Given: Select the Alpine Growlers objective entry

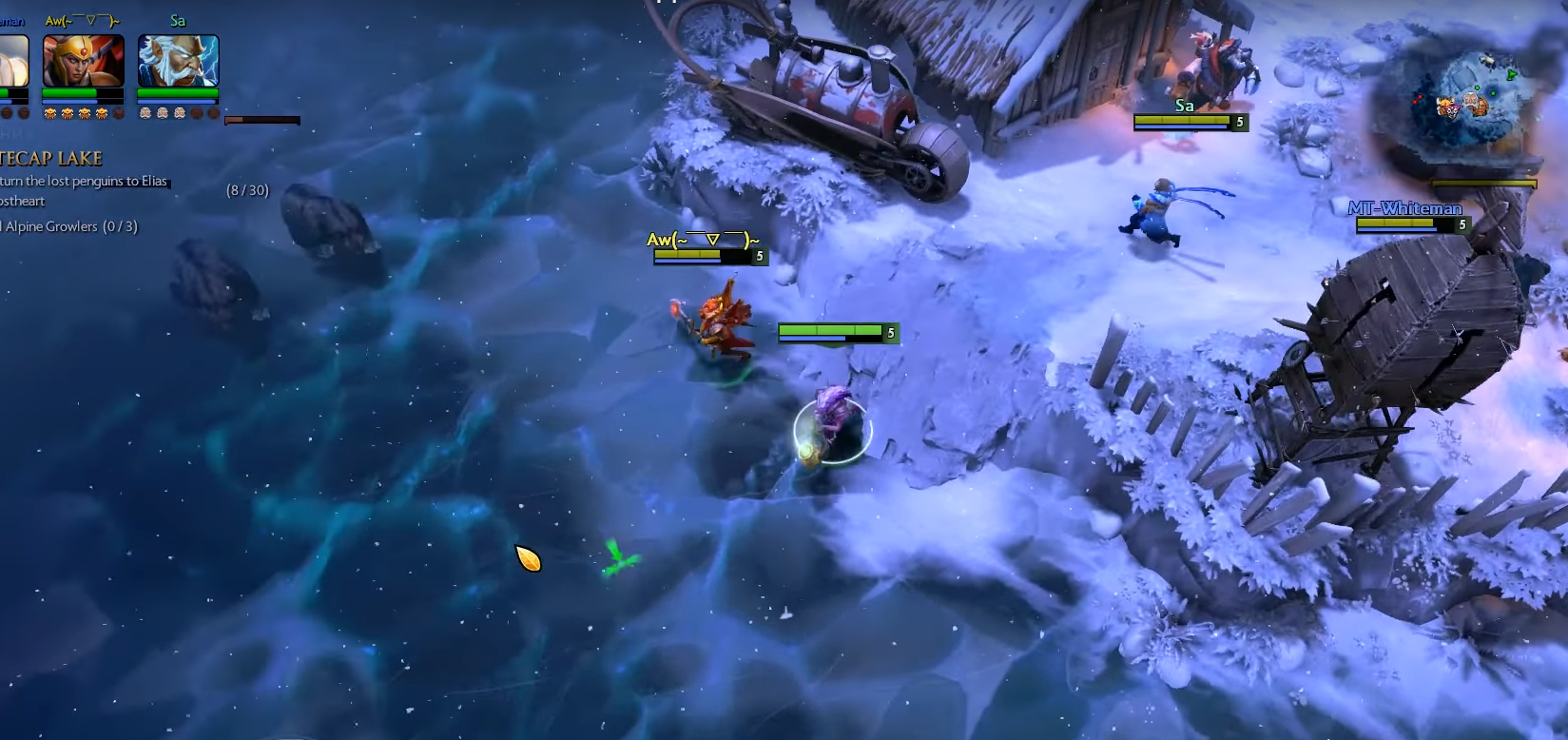Looking at the screenshot, I should click(68, 226).
